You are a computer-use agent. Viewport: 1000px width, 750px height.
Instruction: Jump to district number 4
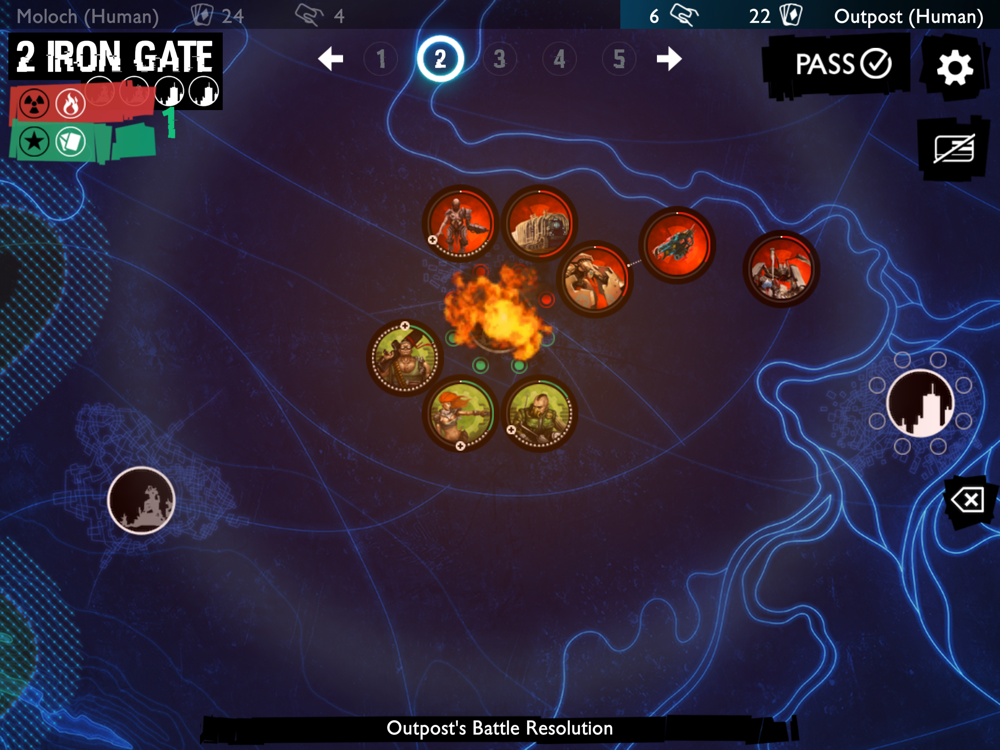(x=559, y=59)
